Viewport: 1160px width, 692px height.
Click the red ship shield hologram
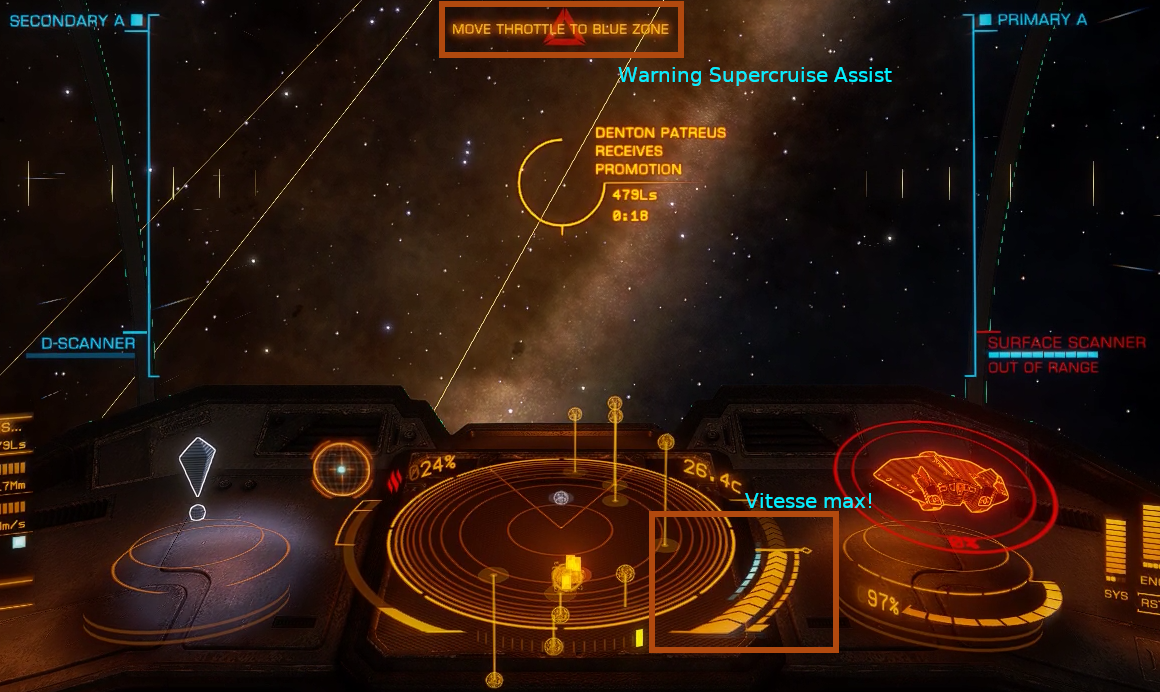click(943, 483)
